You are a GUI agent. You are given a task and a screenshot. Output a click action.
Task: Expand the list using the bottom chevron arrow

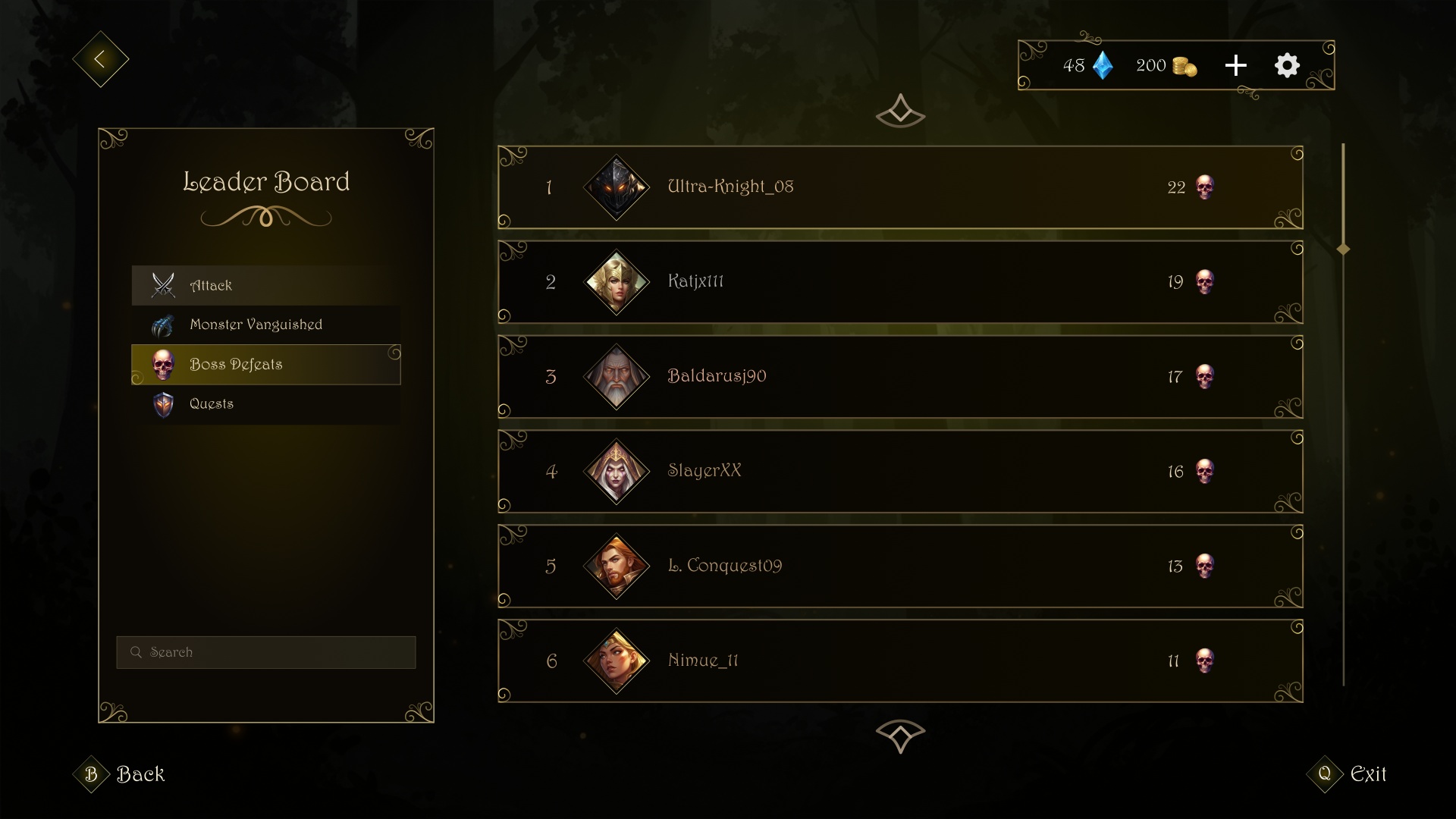pos(900,734)
